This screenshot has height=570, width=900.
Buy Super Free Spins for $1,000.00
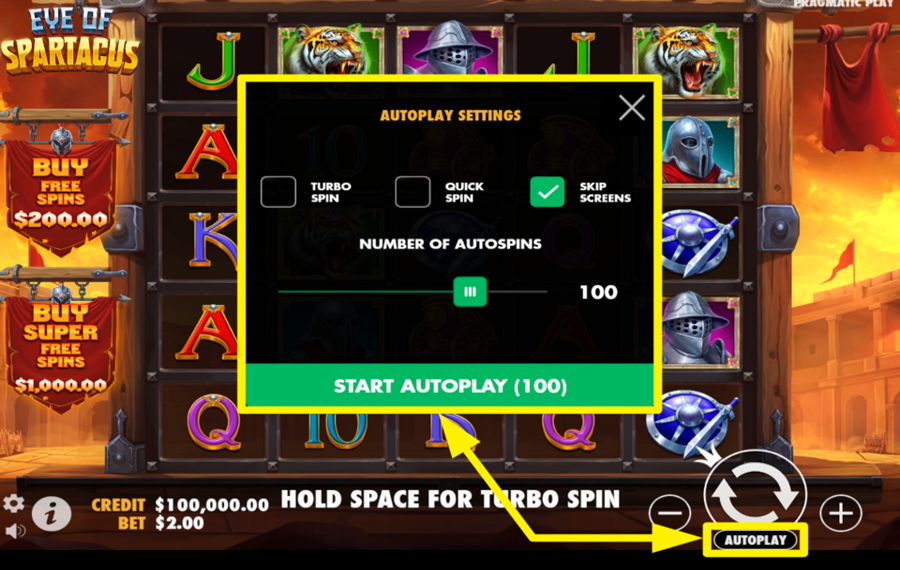point(60,345)
